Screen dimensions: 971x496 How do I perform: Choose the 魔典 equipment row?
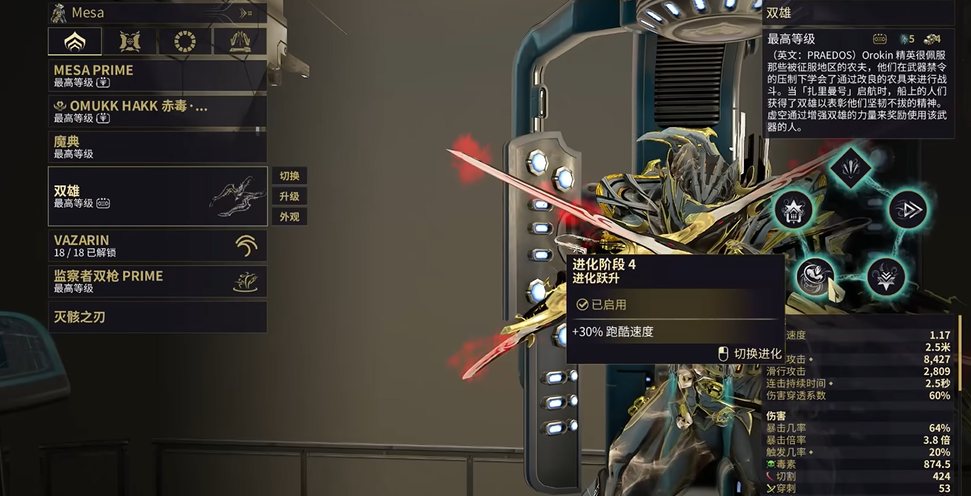coord(157,147)
